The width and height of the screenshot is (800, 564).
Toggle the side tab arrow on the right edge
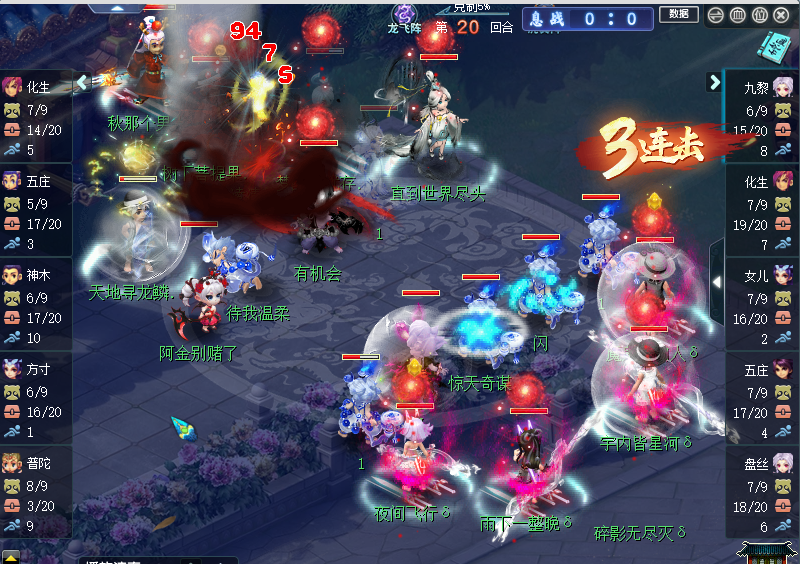(x=717, y=282)
